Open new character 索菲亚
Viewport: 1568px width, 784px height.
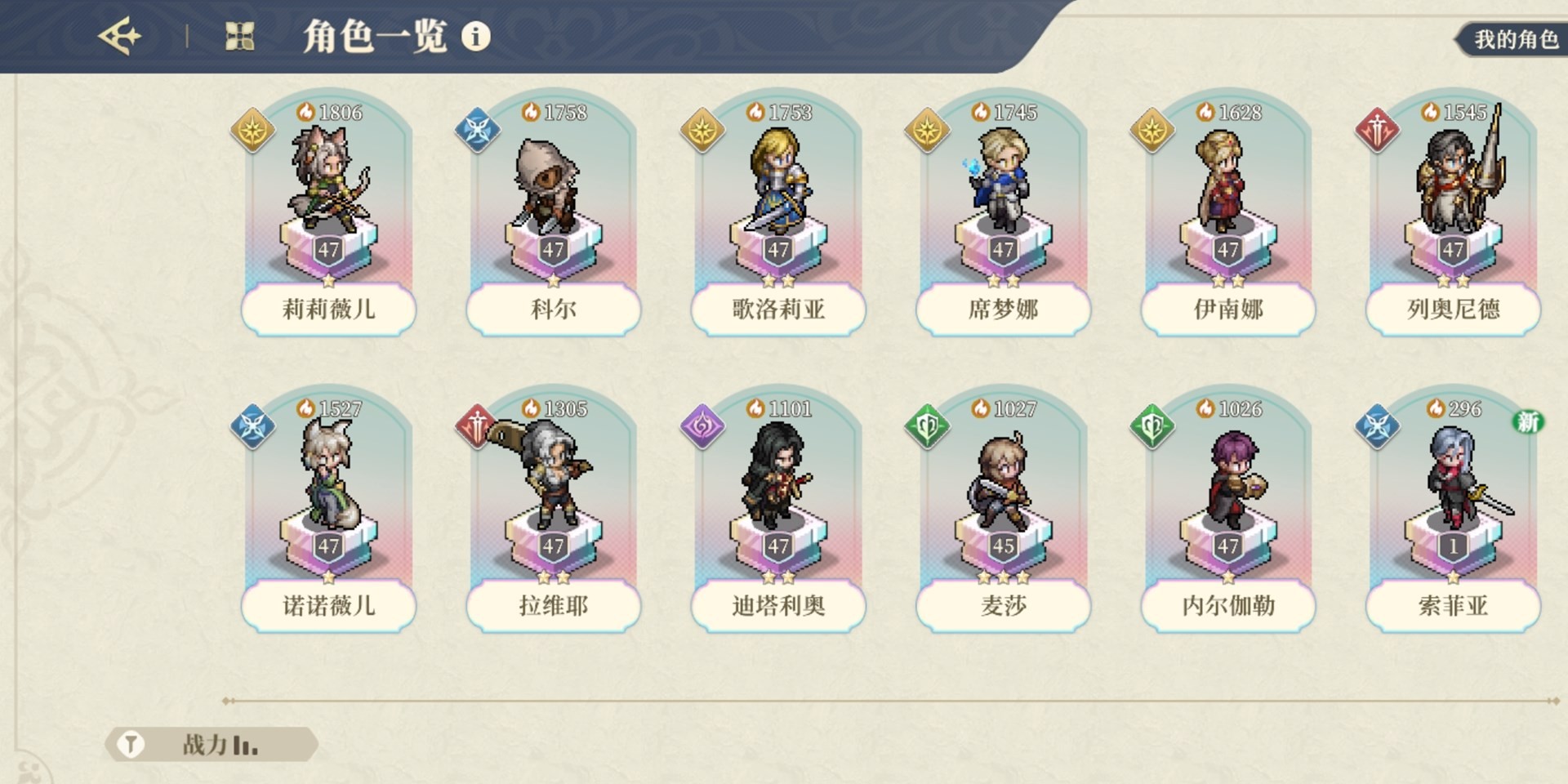[x=1453, y=509]
